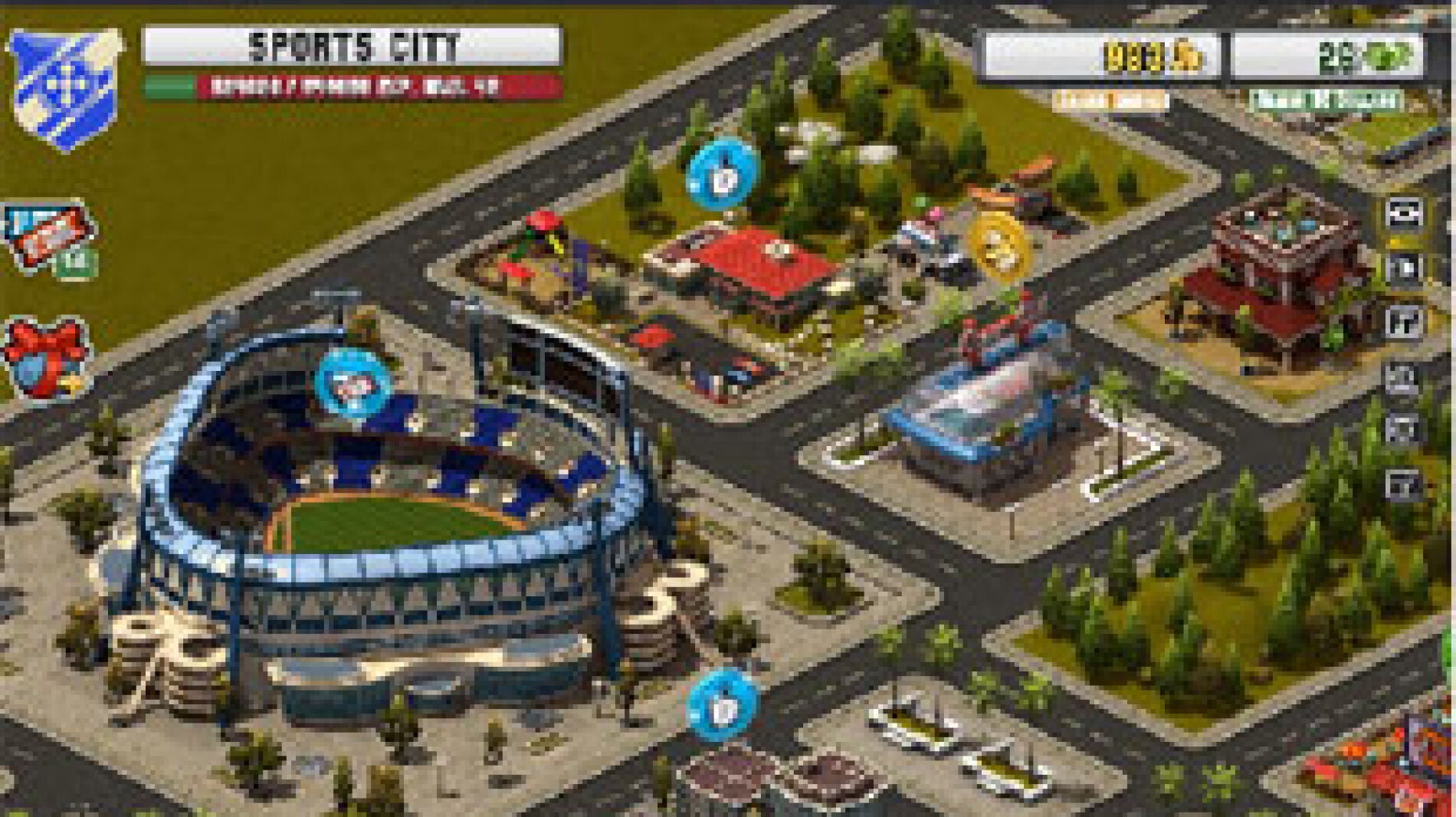1456x817 pixels.
Task: Click the Sports City name banner
Action: point(352,47)
